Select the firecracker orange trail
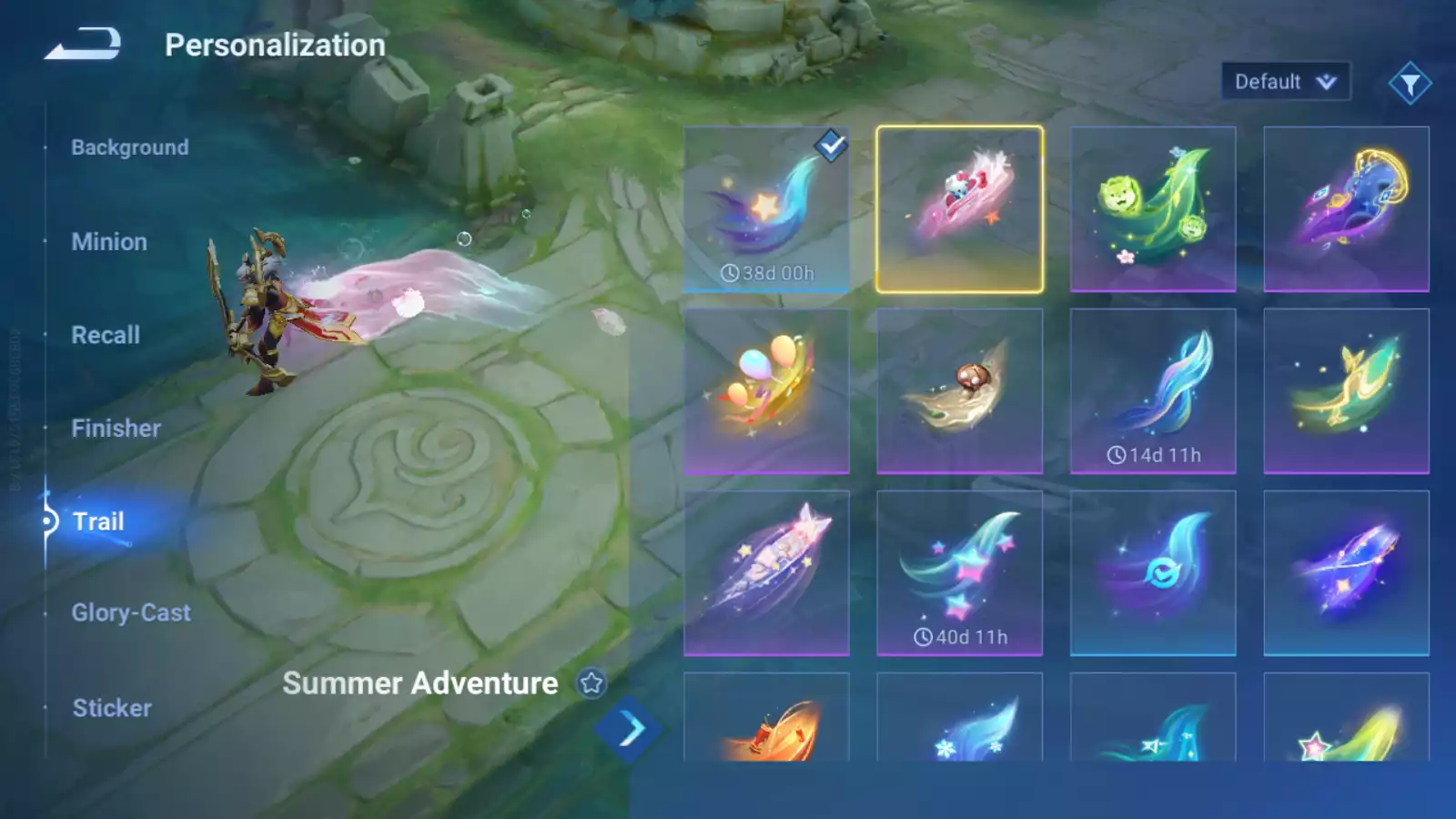The width and height of the screenshot is (1456, 819). tap(766, 719)
